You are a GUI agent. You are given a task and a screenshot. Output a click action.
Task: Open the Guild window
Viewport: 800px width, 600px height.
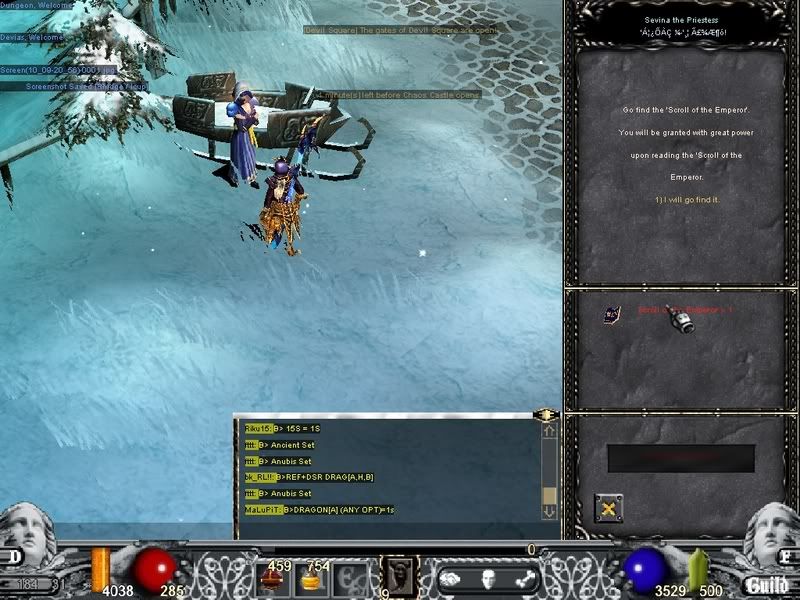tap(767, 585)
